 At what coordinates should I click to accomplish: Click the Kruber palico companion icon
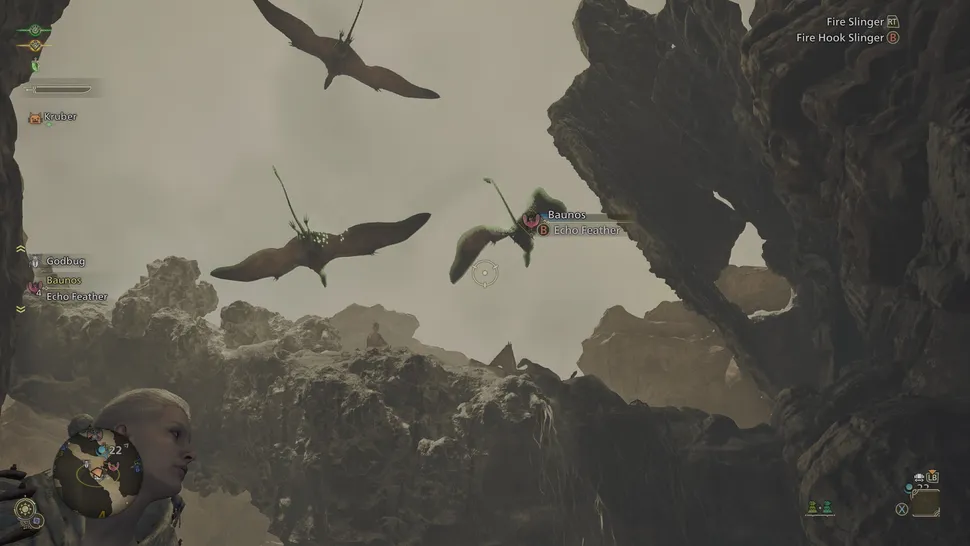click(x=35, y=117)
